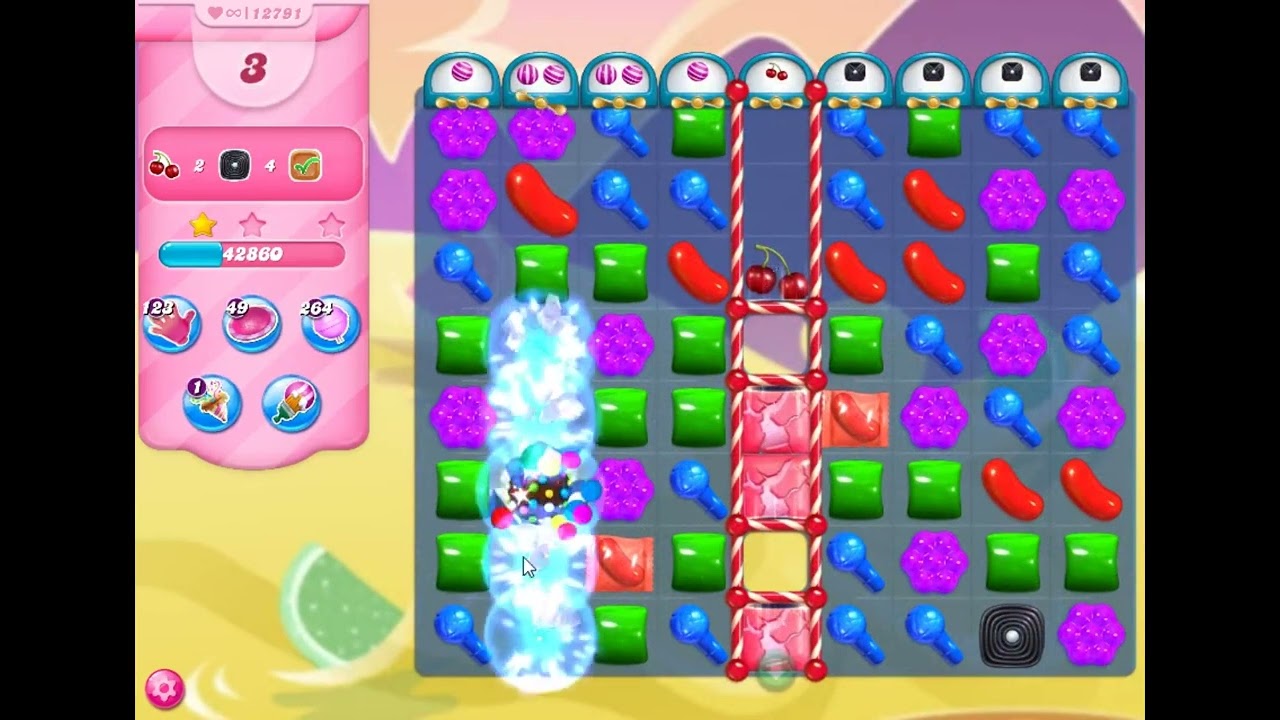Activate the pink jelly booster labeled 49
1280x720 pixels.
(x=251, y=322)
